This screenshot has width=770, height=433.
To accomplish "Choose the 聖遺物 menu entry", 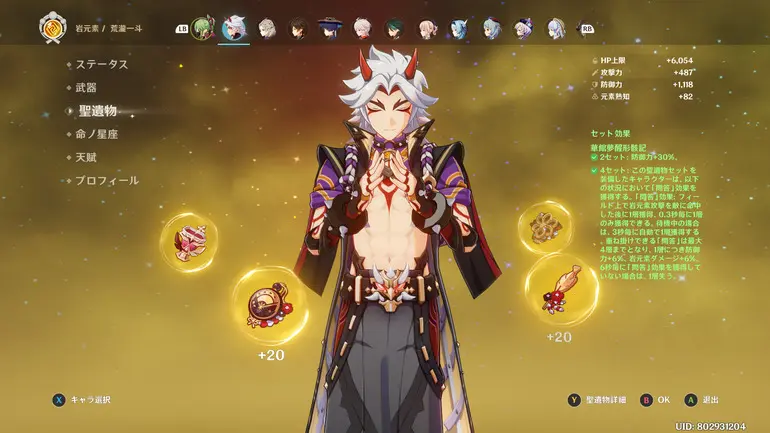I will coord(98,111).
